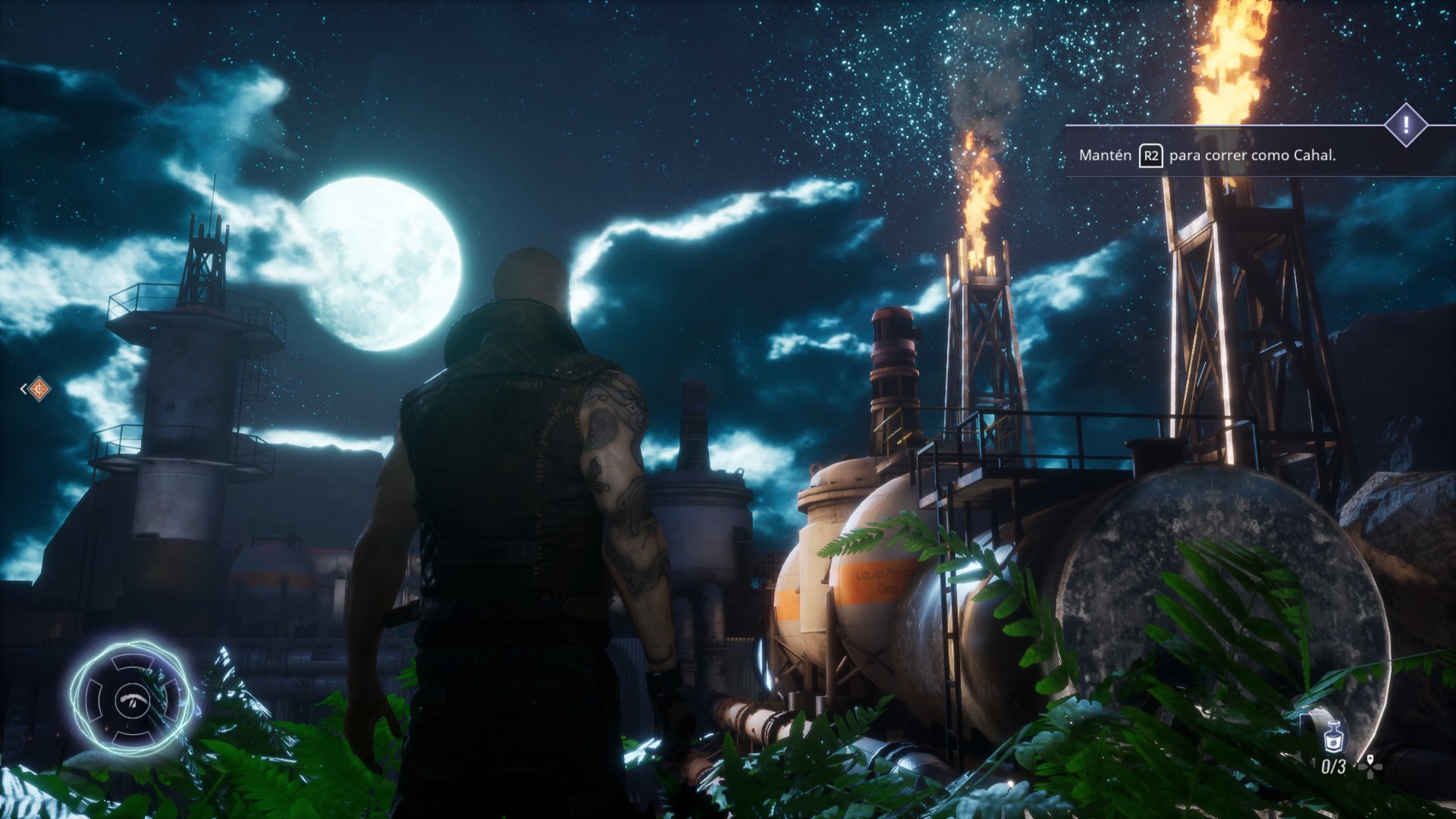This screenshot has height=819, width=1456.
Task: Use the healing potion flask icon
Action: 1333,736
